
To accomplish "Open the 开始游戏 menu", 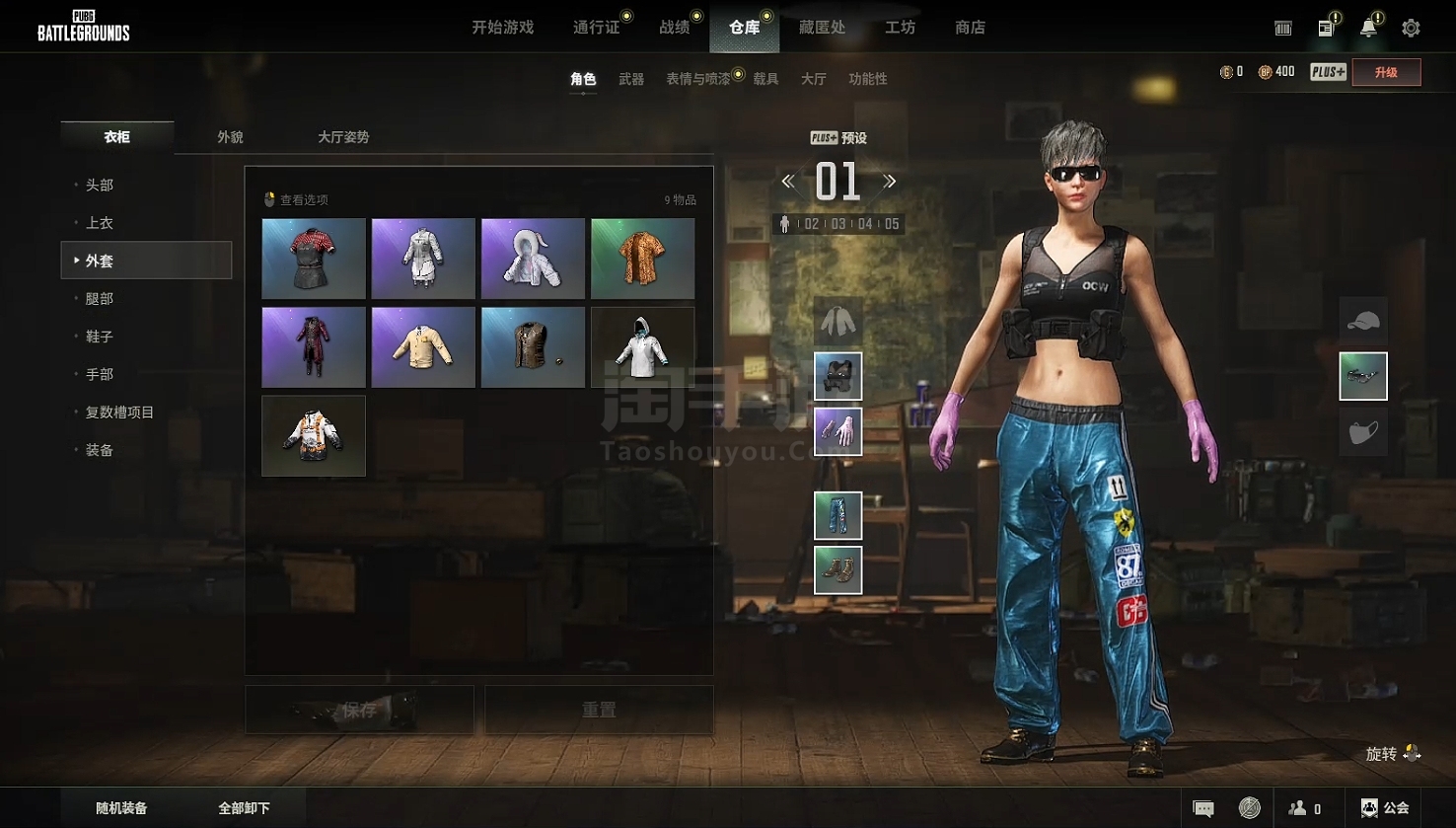I will click(502, 28).
